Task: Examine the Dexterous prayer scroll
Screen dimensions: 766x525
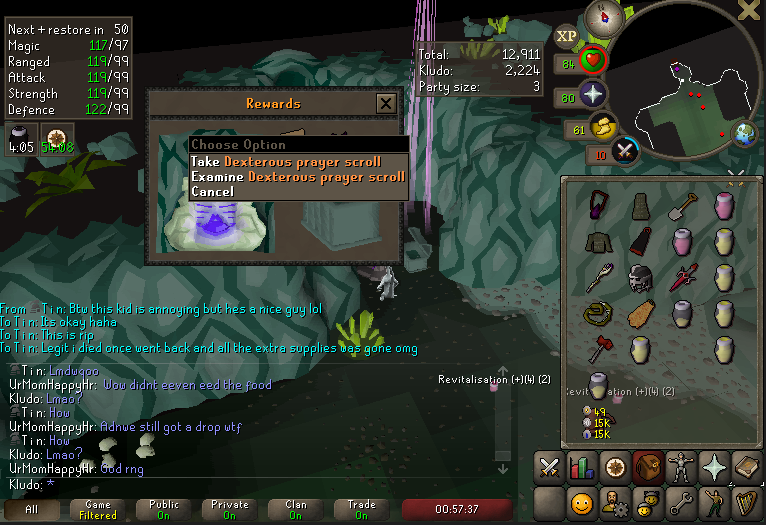Action: 298,177
